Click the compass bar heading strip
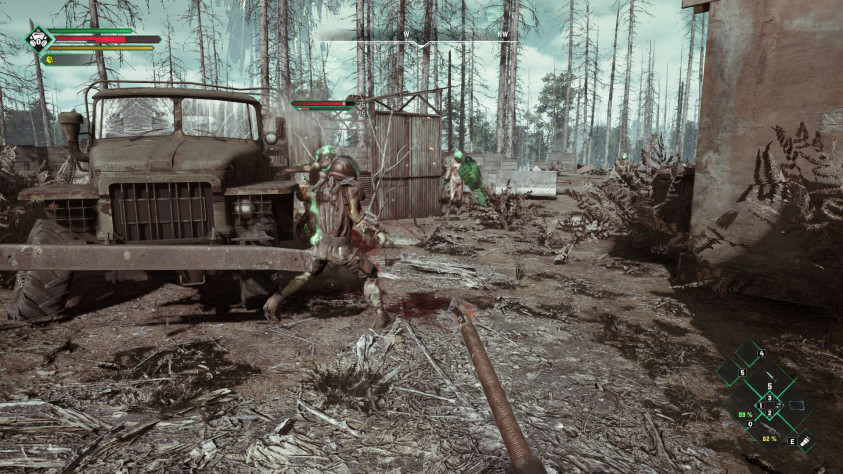The image size is (843, 474). click(418, 36)
